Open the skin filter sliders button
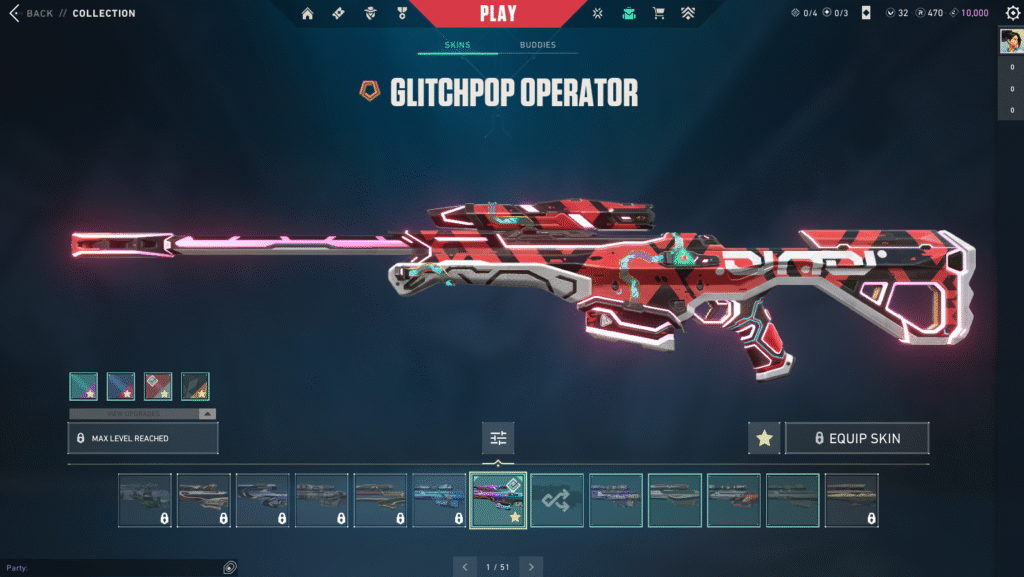The width and height of the screenshot is (1024, 577). (498, 438)
